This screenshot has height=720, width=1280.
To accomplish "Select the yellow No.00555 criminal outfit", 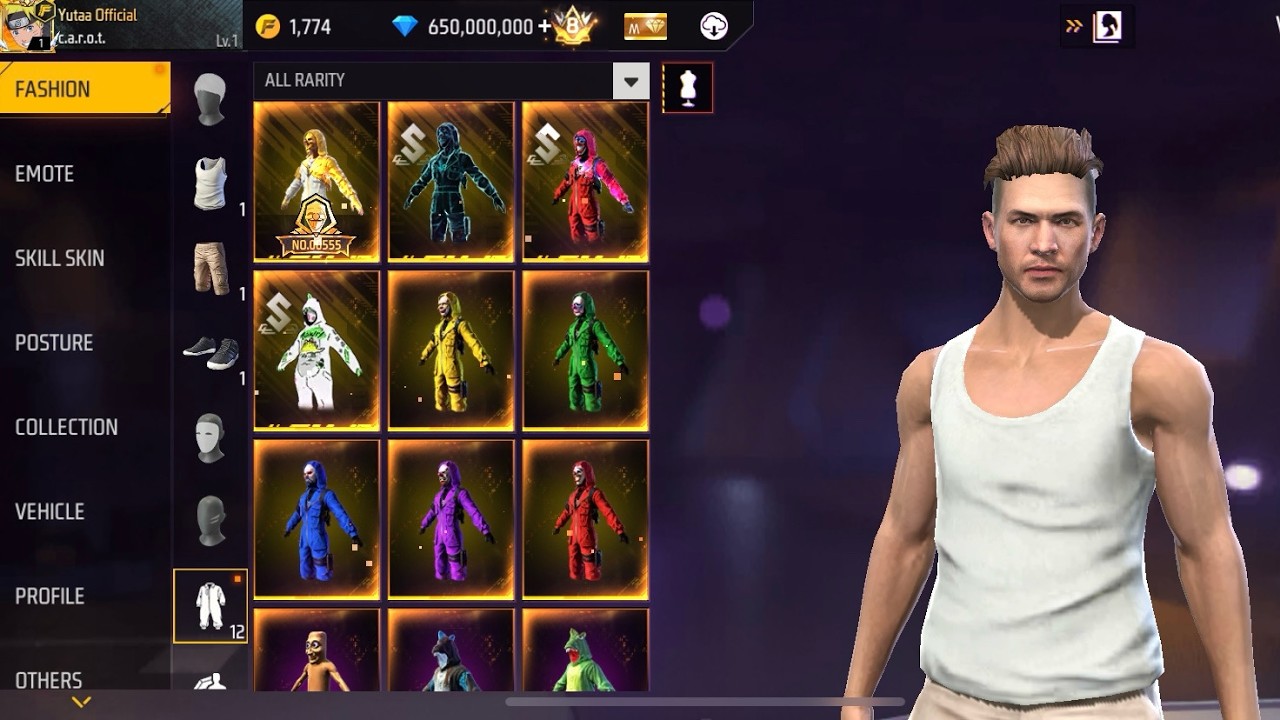I will point(316,182).
